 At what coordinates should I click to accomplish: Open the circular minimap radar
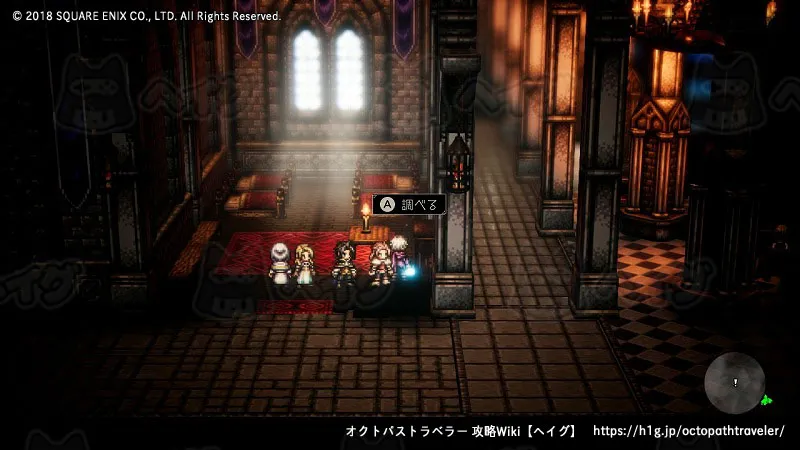pos(735,383)
